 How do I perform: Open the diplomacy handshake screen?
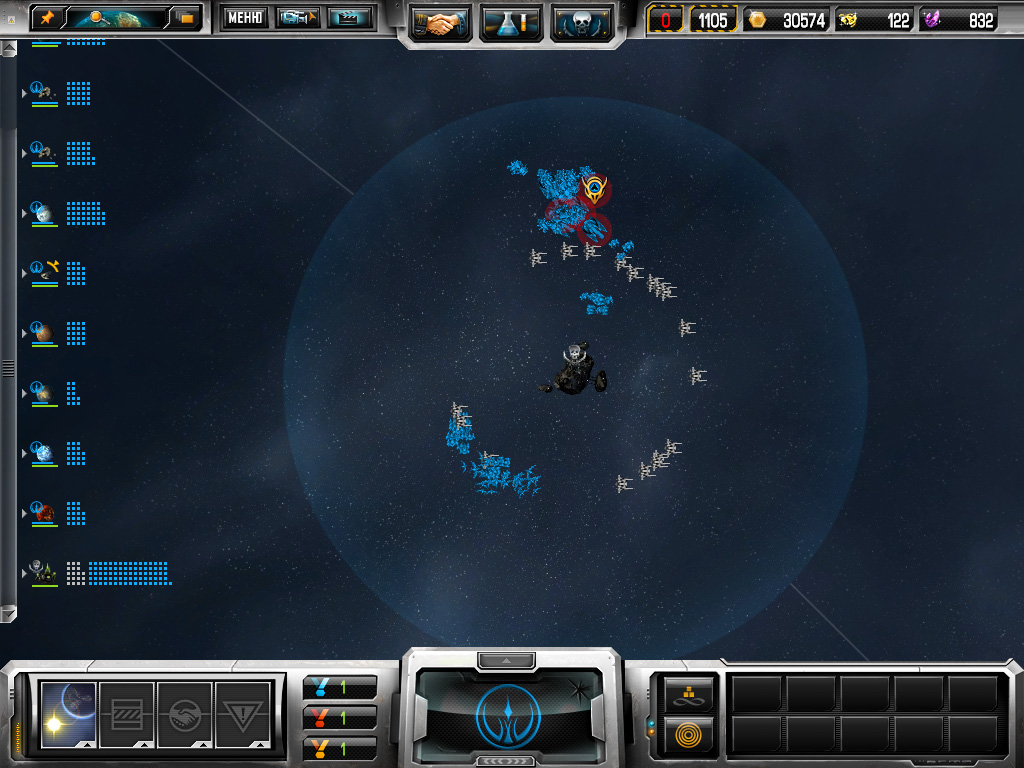click(x=440, y=23)
